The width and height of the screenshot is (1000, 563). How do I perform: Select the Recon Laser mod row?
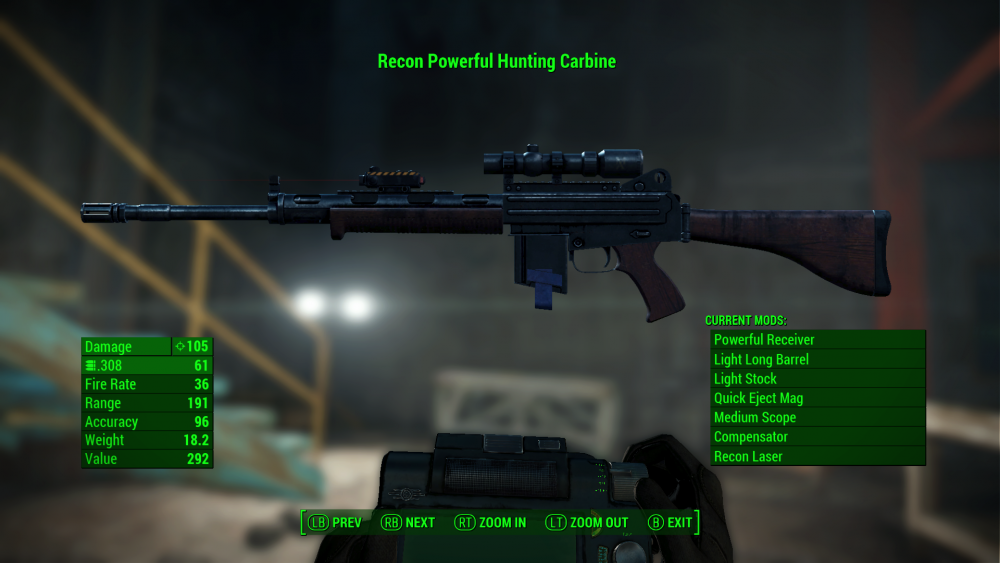(x=817, y=456)
